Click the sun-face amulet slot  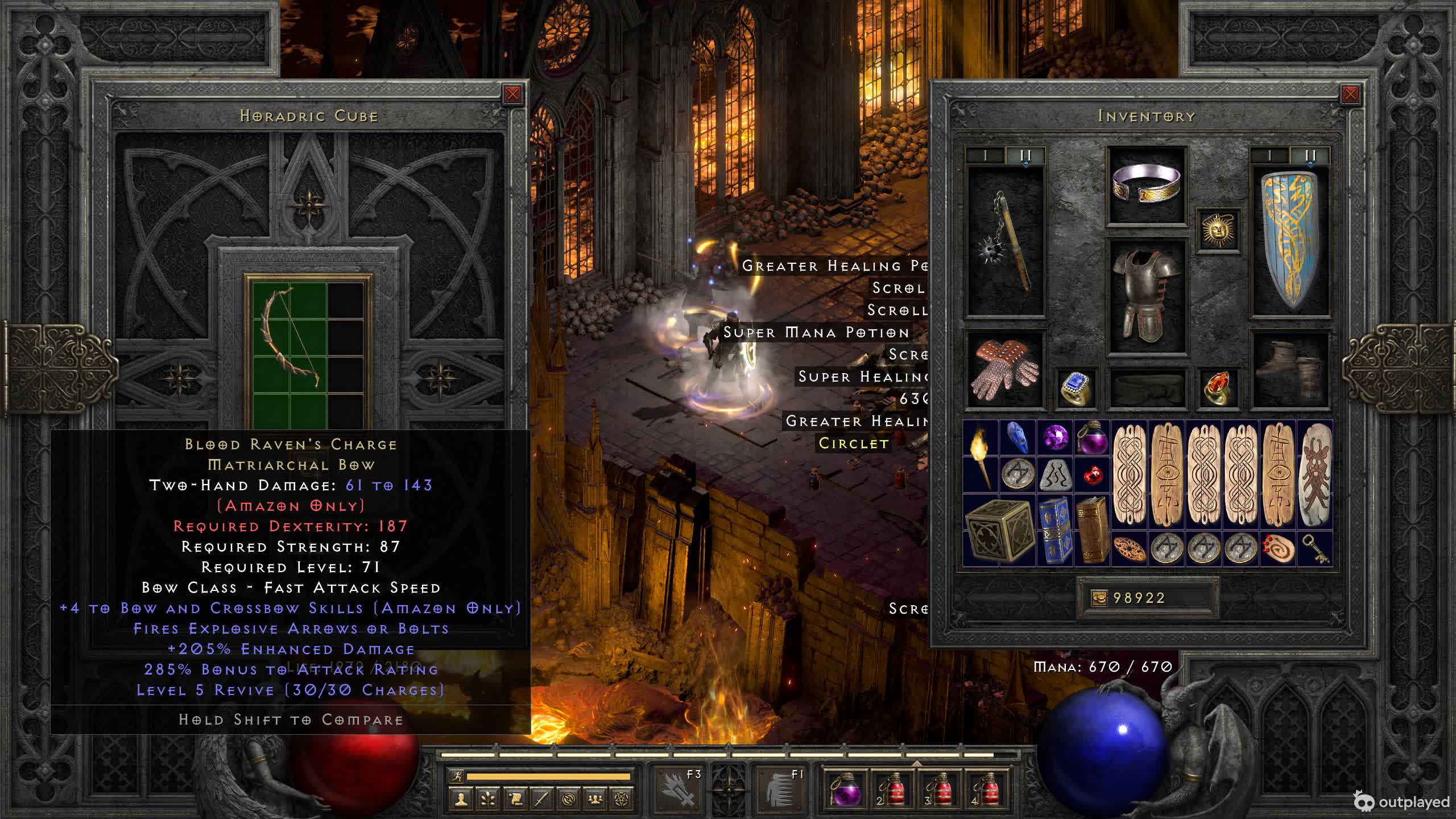(1218, 230)
